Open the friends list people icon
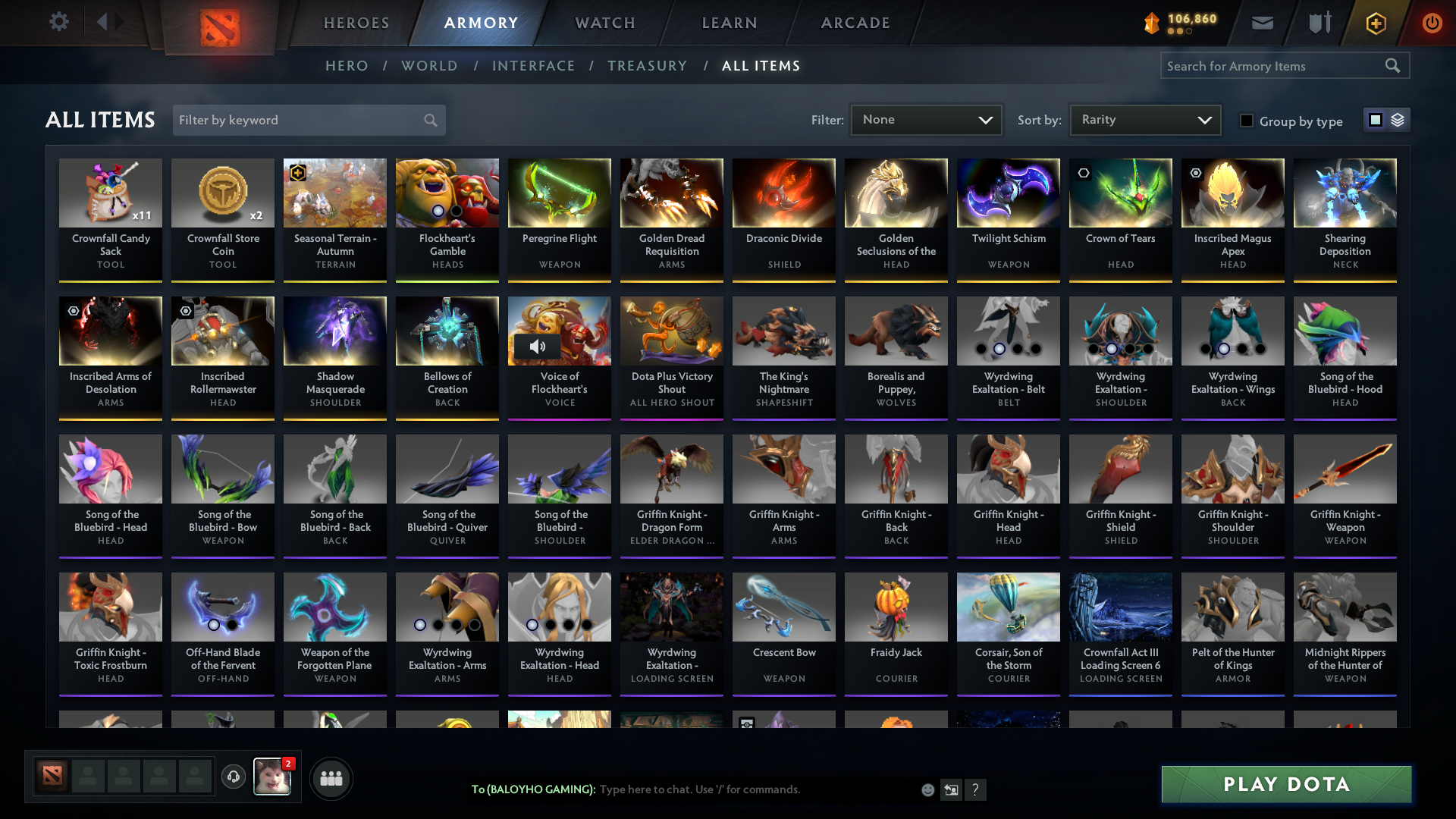Screen dimensions: 1456x819 point(330,778)
